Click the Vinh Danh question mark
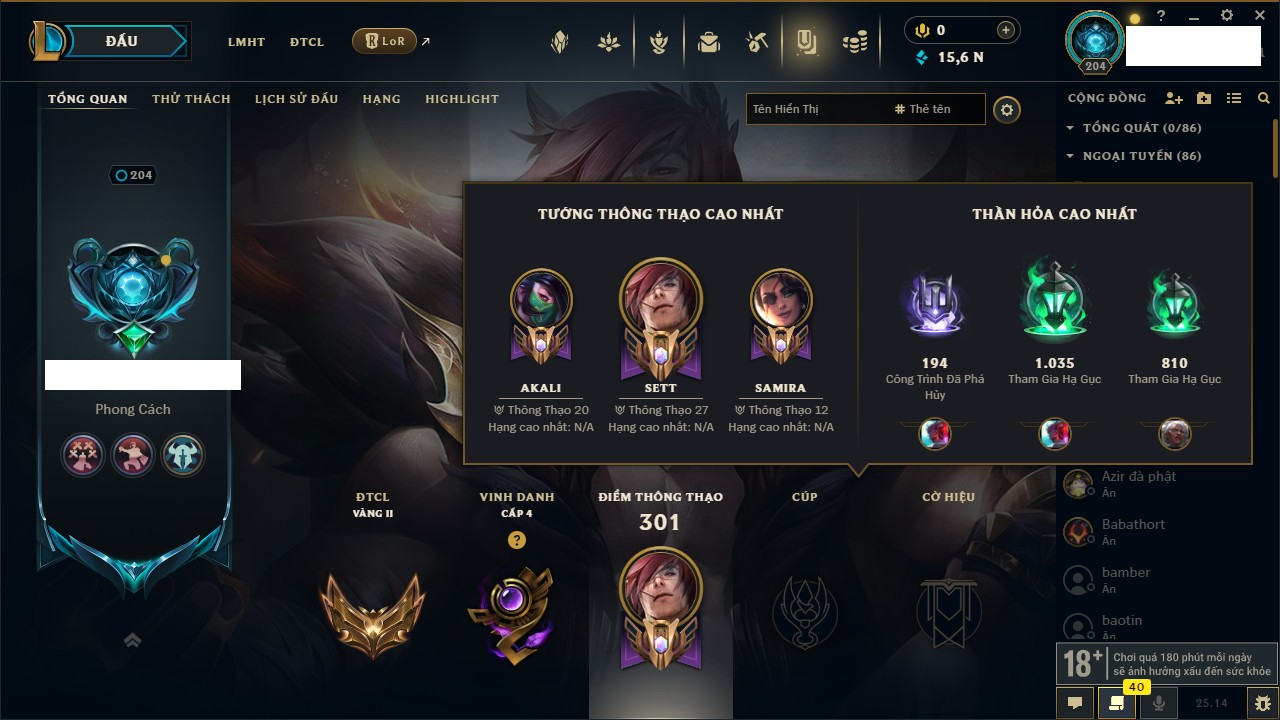Viewport: 1280px width, 720px height. (516, 540)
